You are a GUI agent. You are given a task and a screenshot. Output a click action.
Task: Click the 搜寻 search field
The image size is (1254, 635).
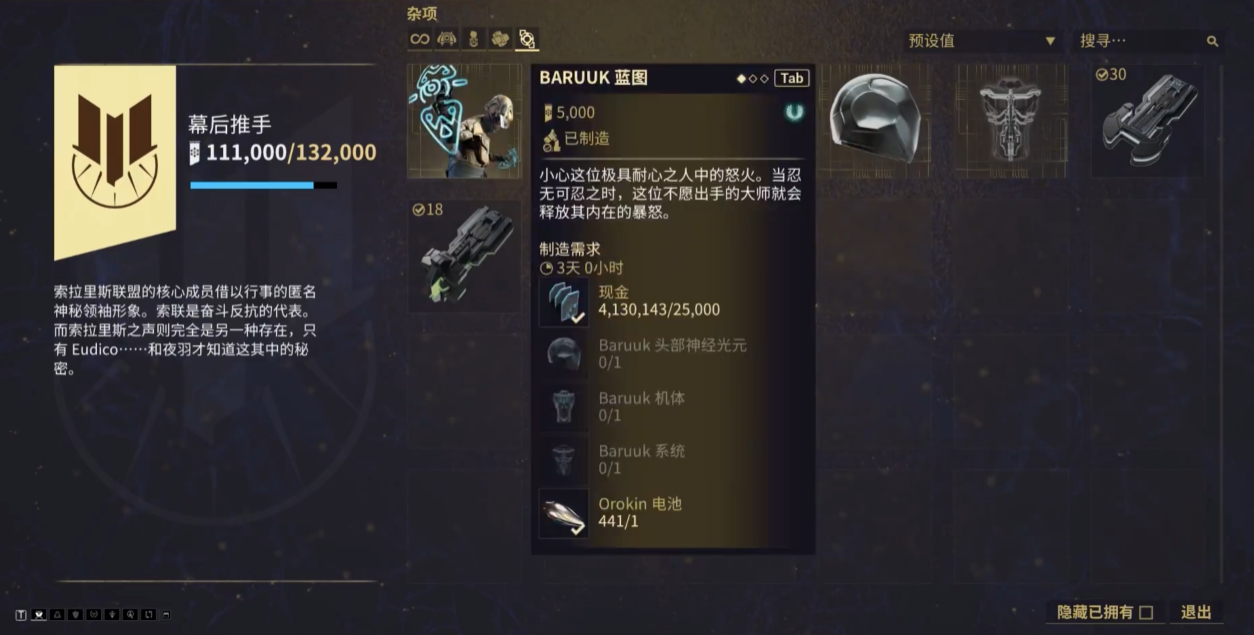tap(1140, 41)
